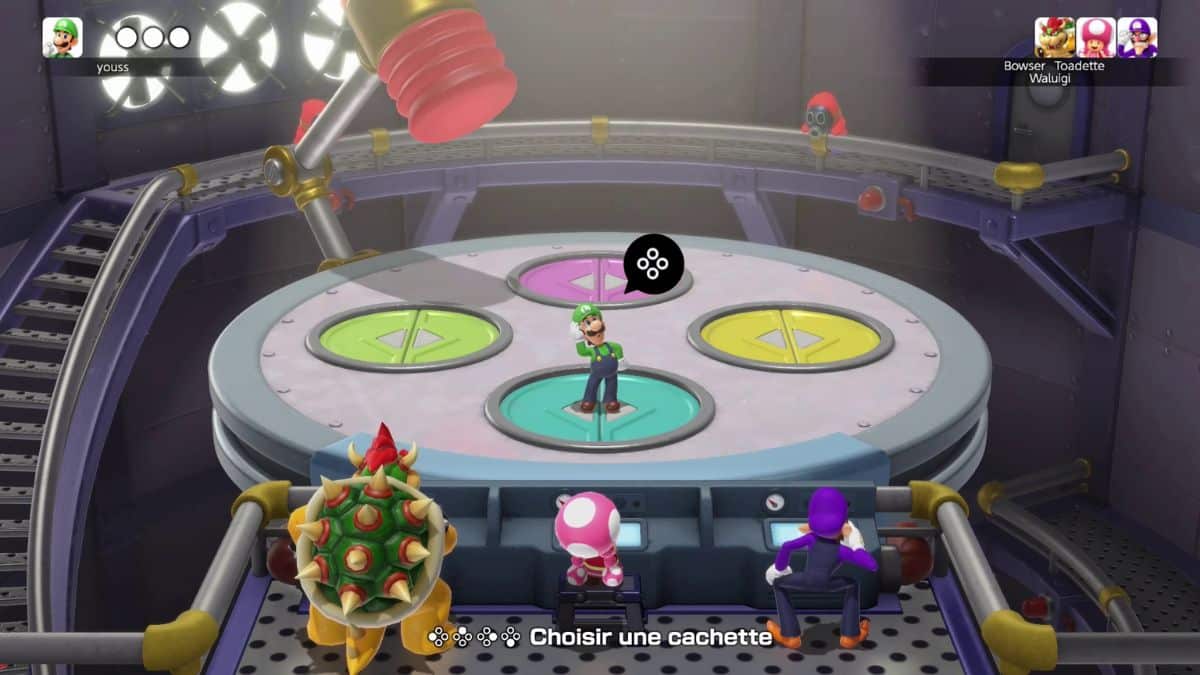
Task: Select Bowser's portrait icon
Action: [1054, 37]
